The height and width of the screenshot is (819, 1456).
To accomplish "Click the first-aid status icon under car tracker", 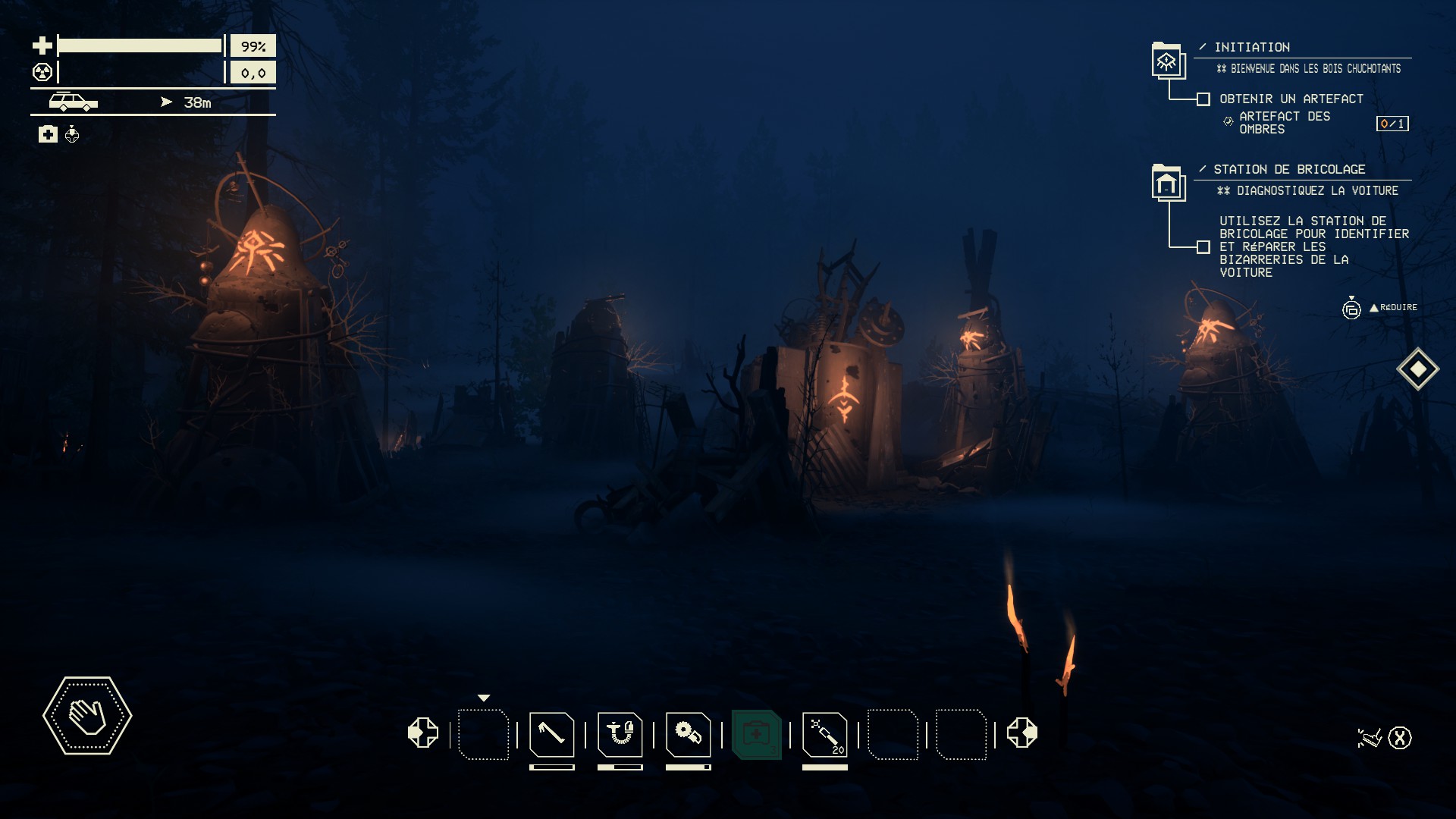I will coord(48,135).
